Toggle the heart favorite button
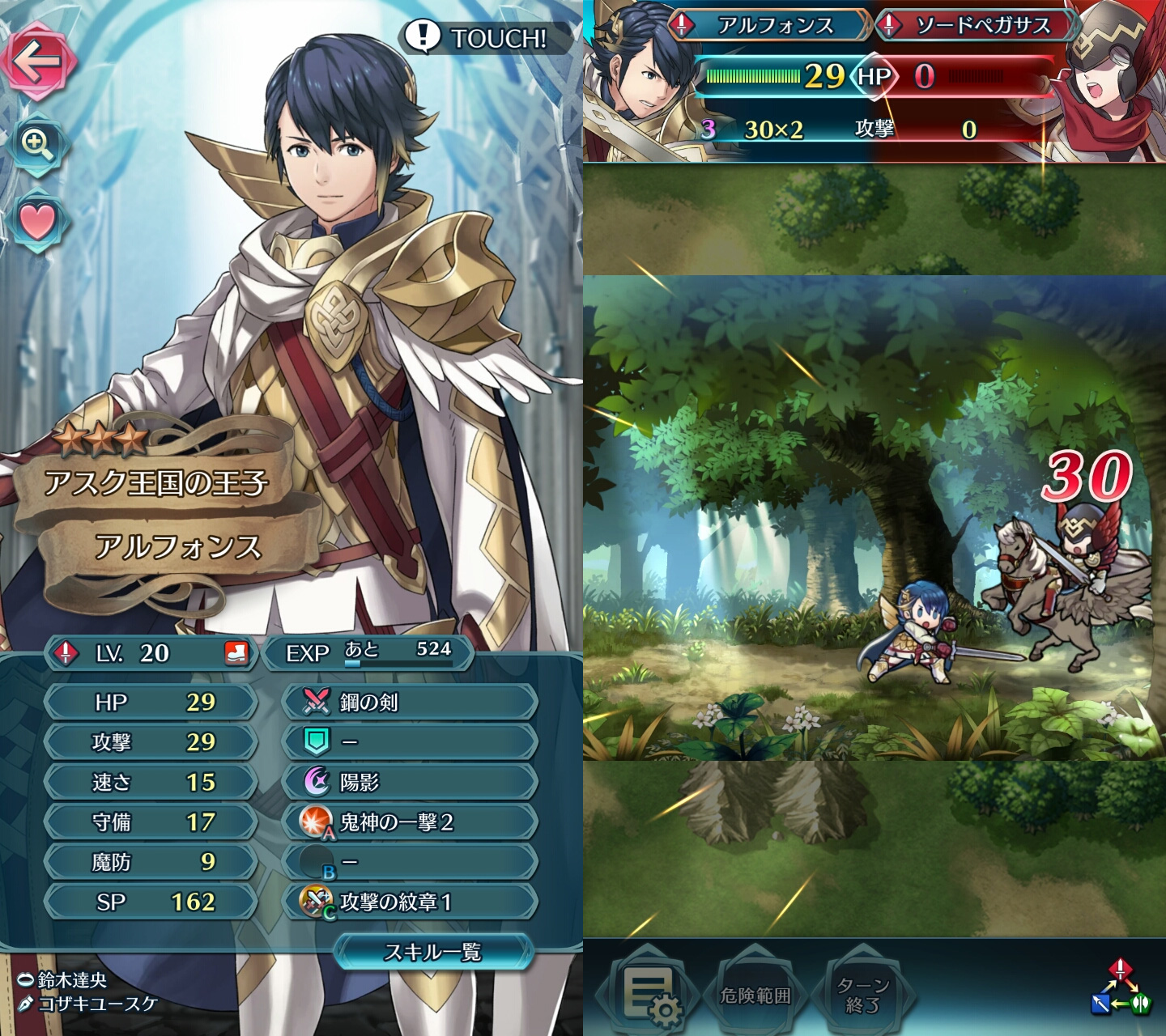Image resolution: width=1166 pixels, height=1036 pixels. click(37, 222)
